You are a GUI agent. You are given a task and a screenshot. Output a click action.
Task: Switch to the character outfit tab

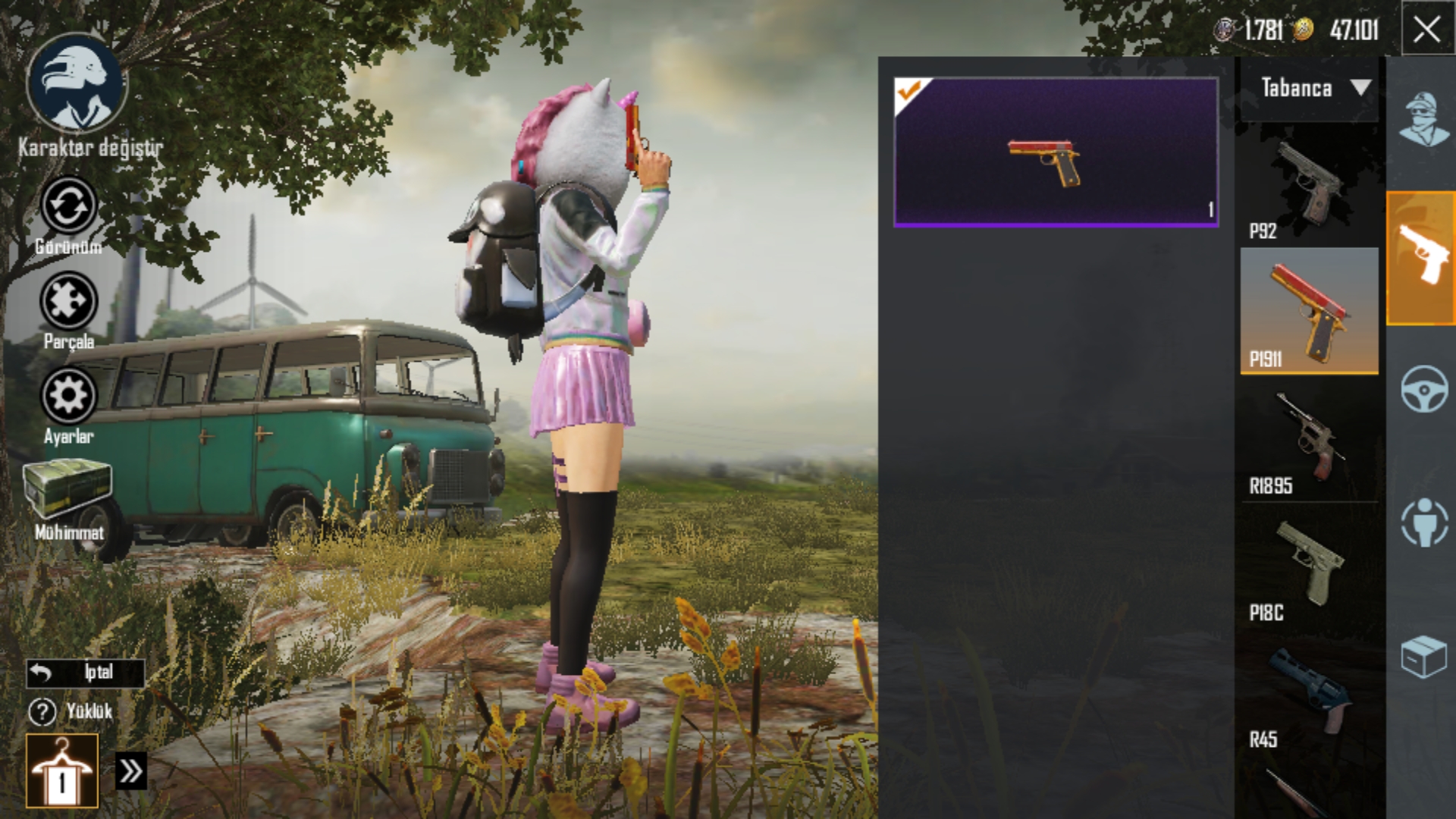click(1422, 120)
